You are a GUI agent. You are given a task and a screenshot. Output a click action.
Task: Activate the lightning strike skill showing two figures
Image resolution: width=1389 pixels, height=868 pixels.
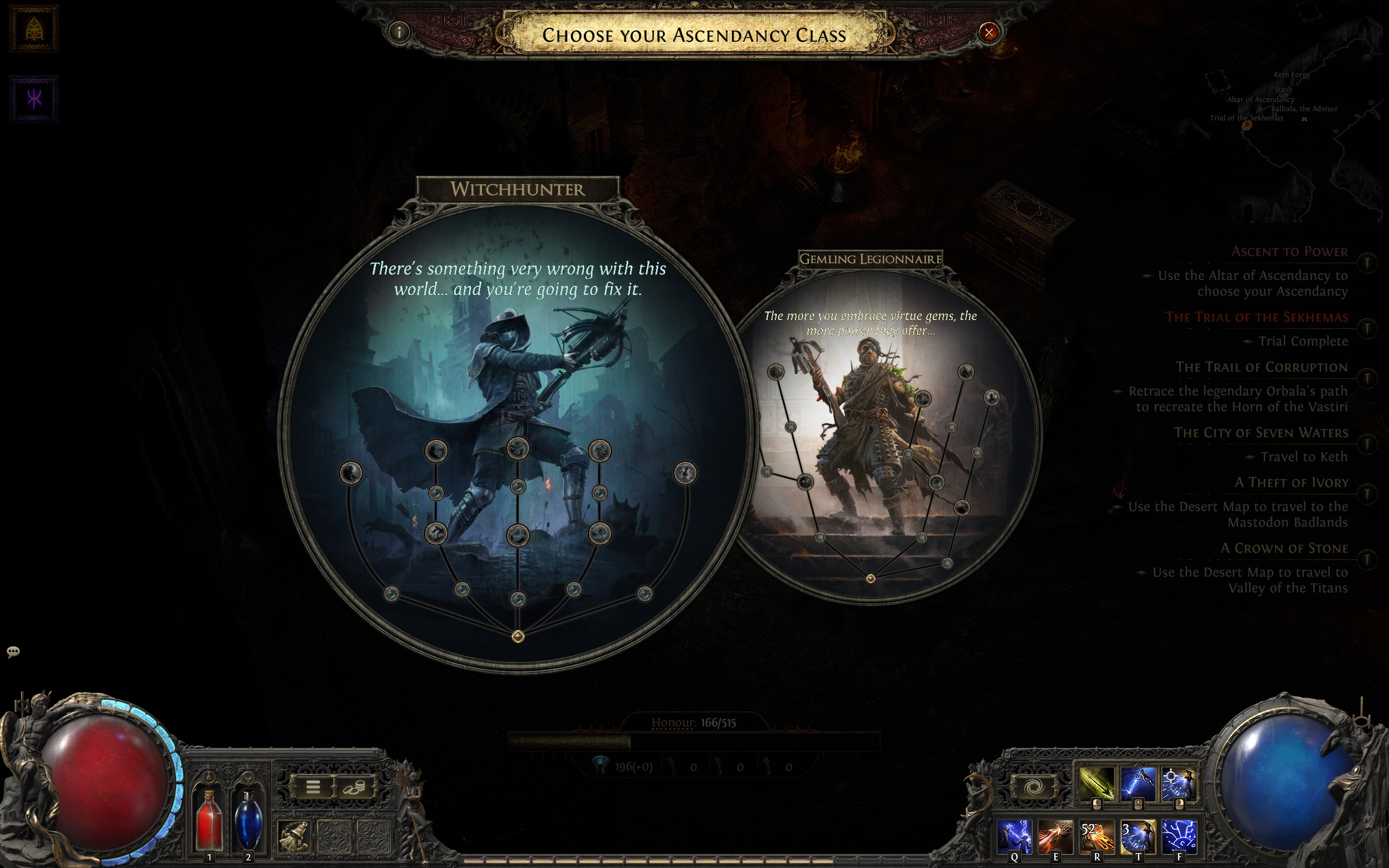tap(1014, 836)
